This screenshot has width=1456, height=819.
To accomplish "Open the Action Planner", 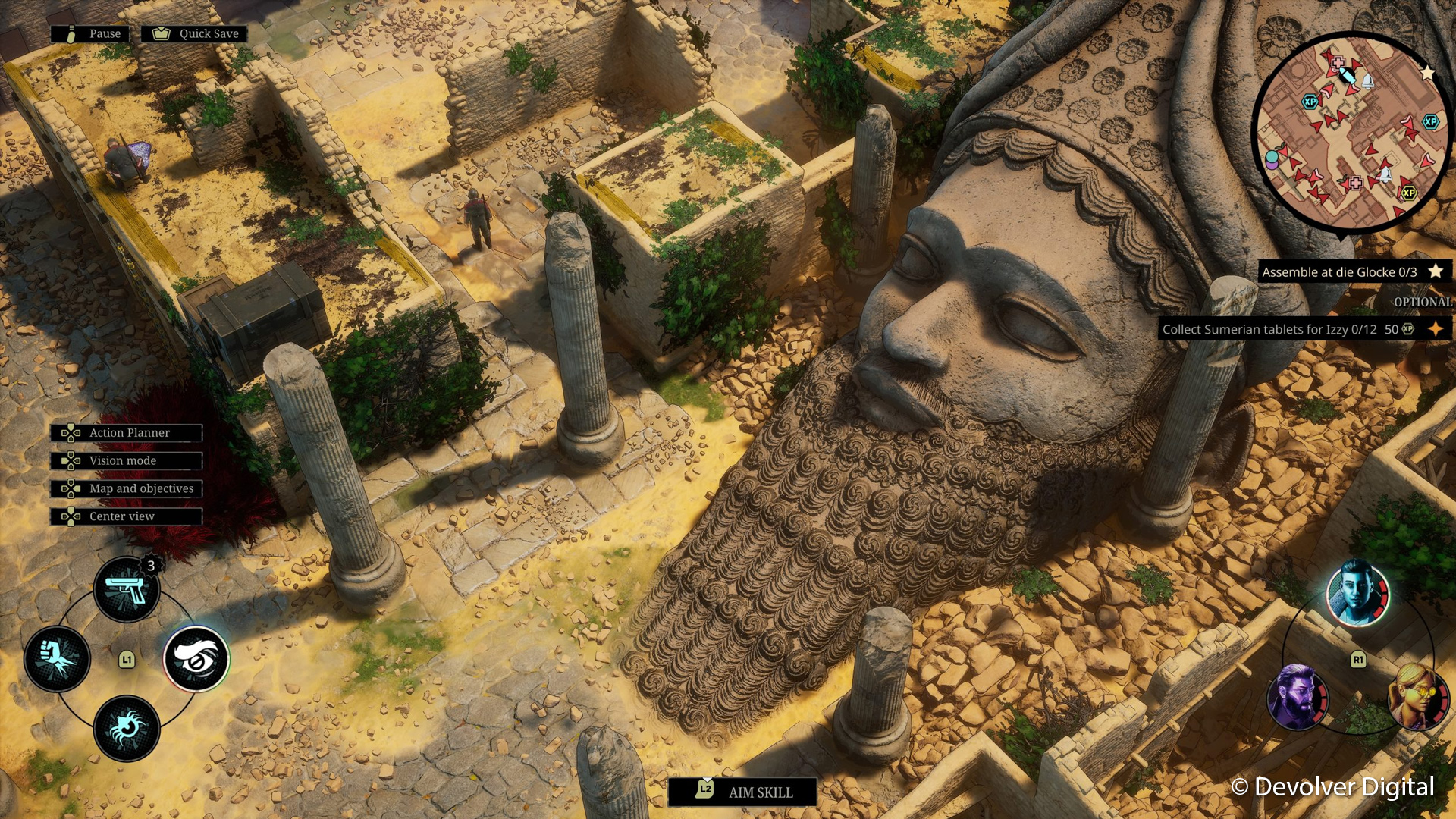I will pos(127,433).
